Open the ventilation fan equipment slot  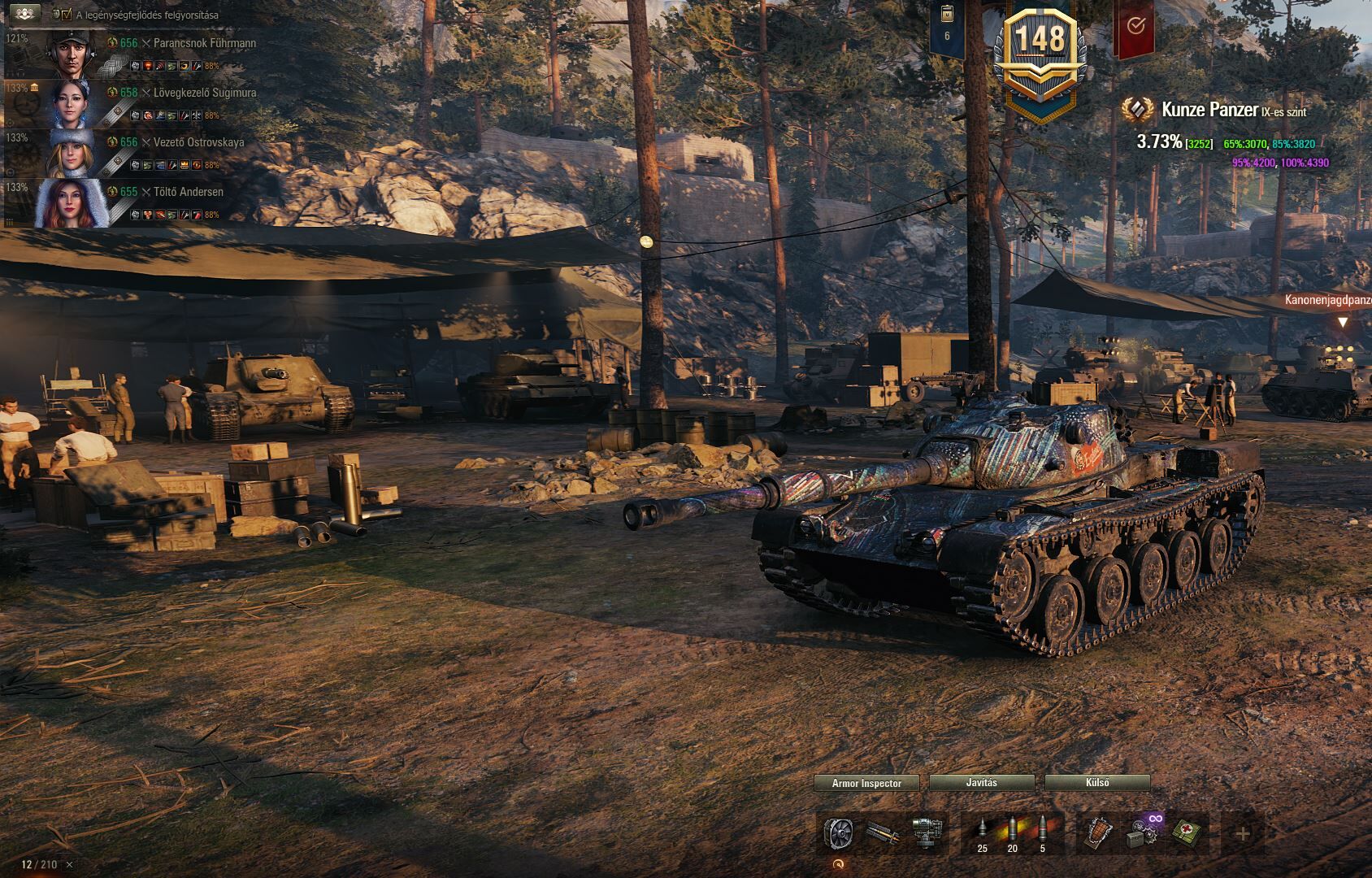pos(837,833)
